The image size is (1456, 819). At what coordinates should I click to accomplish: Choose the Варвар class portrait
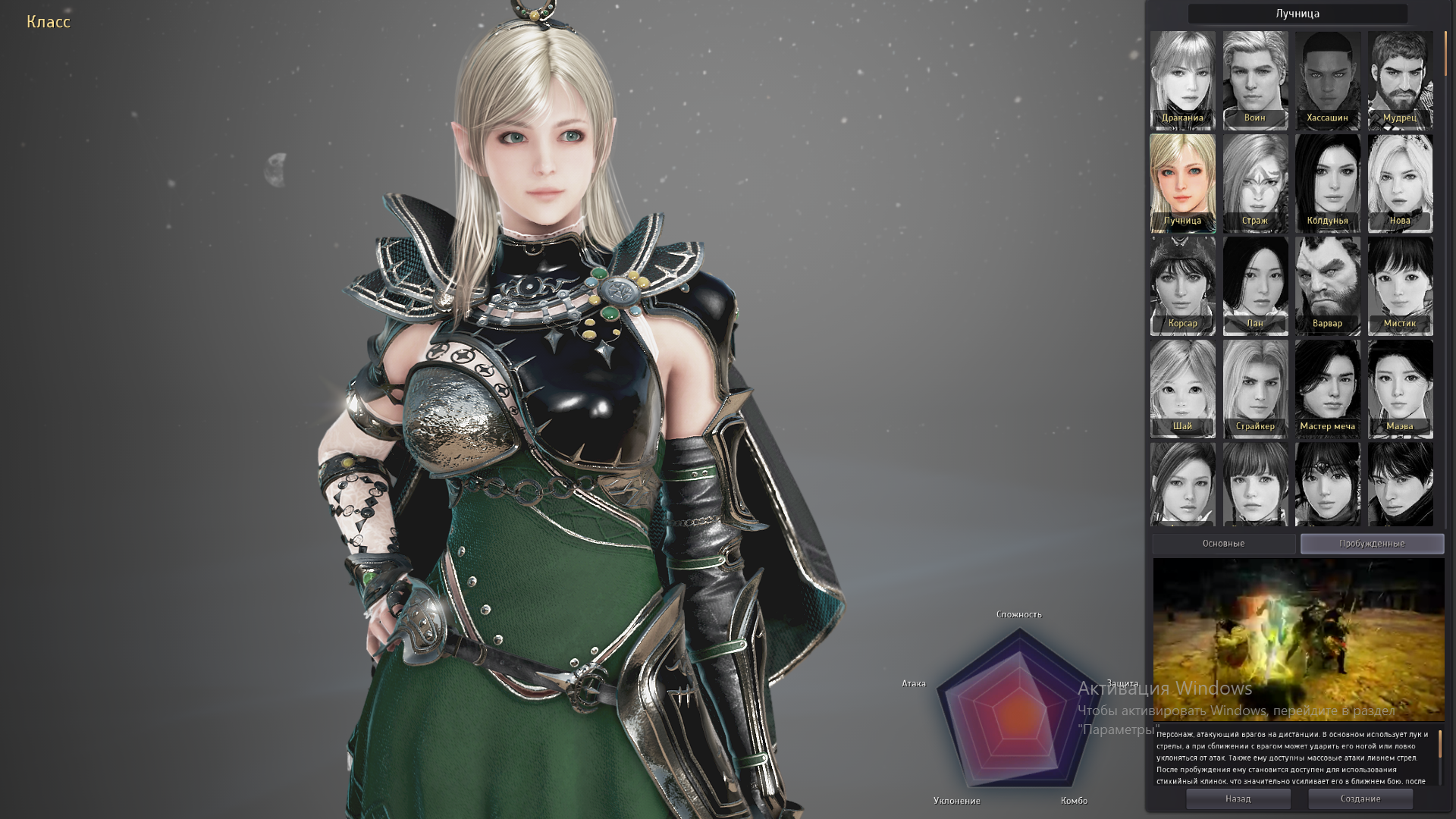(1327, 285)
